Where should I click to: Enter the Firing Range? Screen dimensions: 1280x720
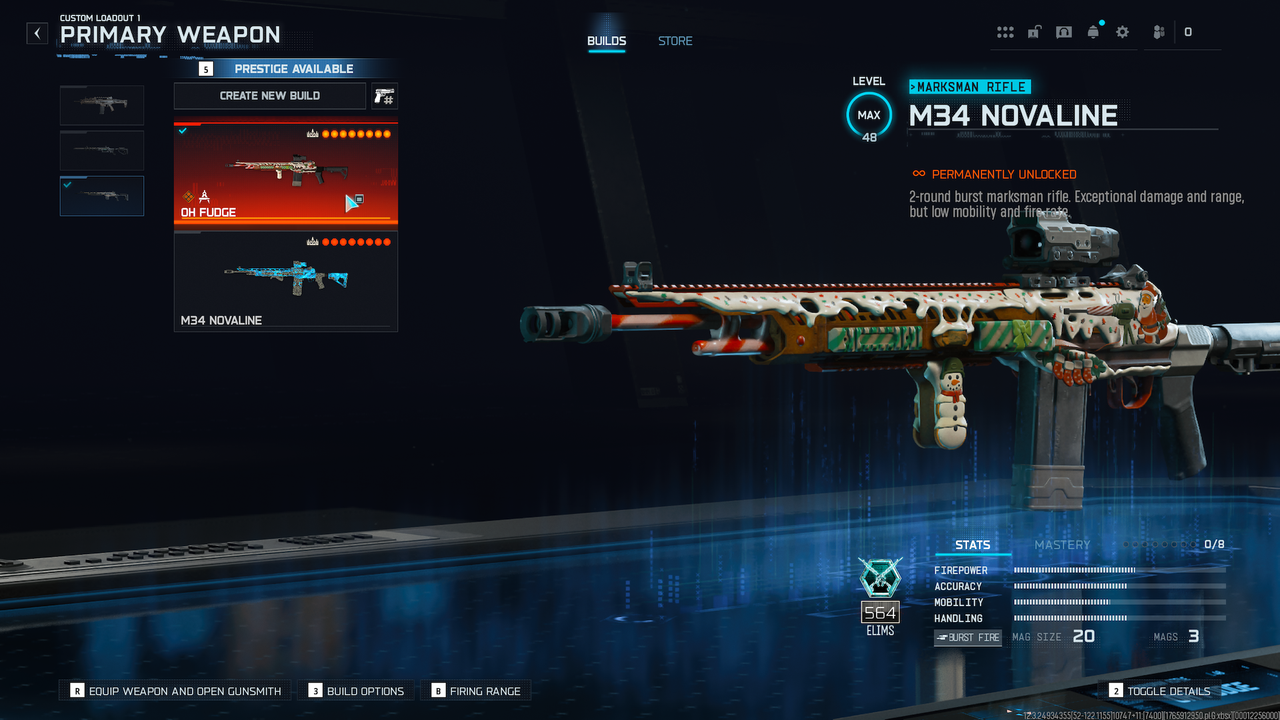(x=476, y=691)
